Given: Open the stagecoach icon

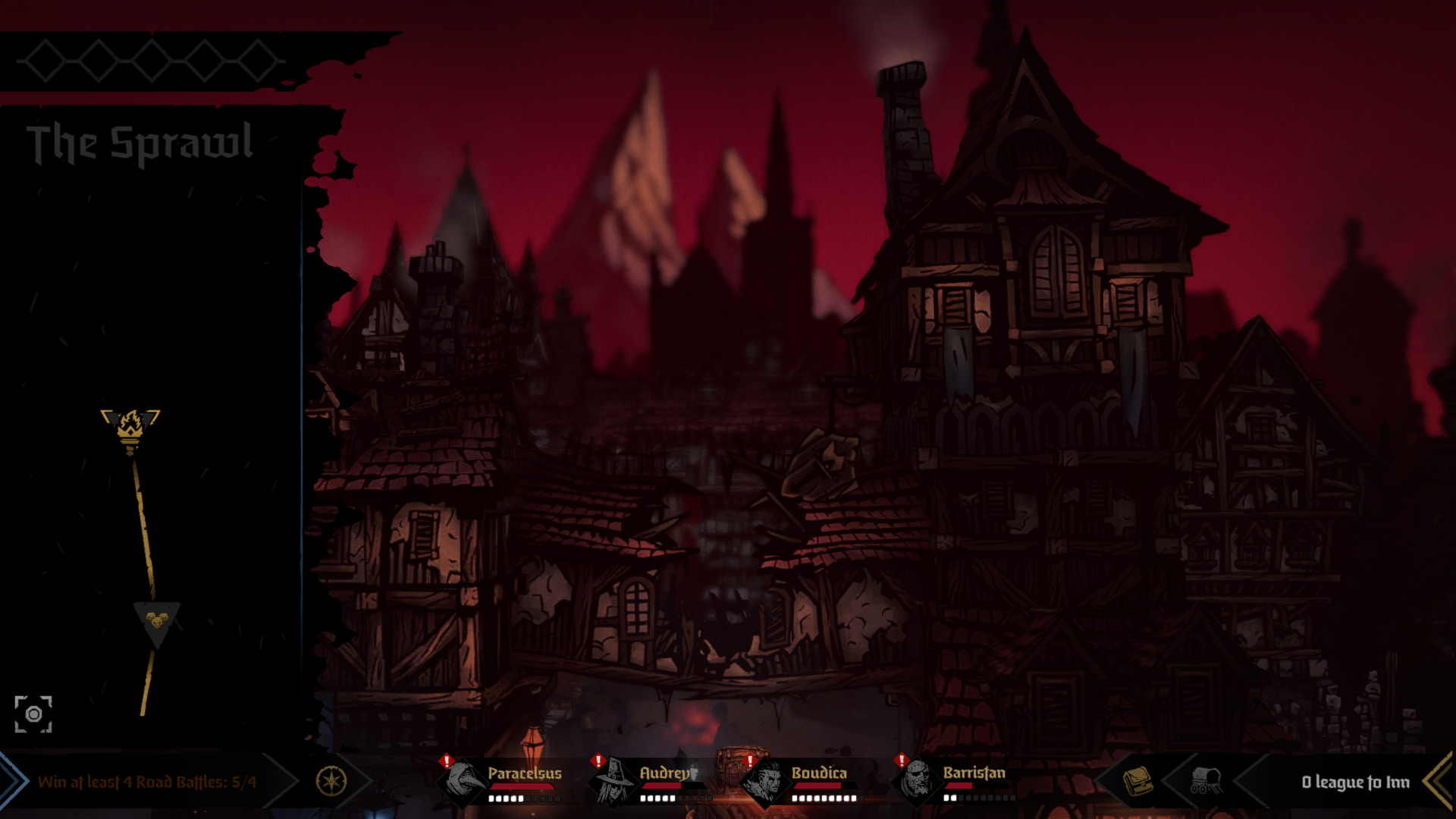Looking at the screenshot, I should coord(1204,780).
